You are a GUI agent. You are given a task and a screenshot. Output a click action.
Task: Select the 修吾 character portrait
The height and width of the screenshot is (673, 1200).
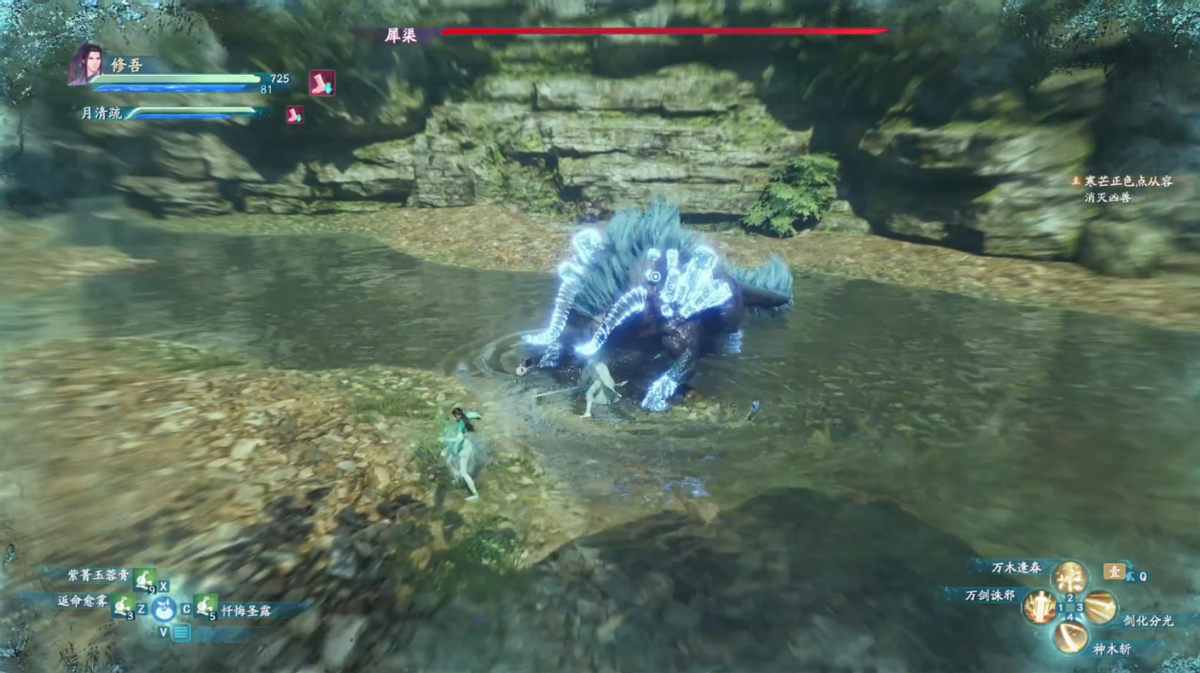86,64
